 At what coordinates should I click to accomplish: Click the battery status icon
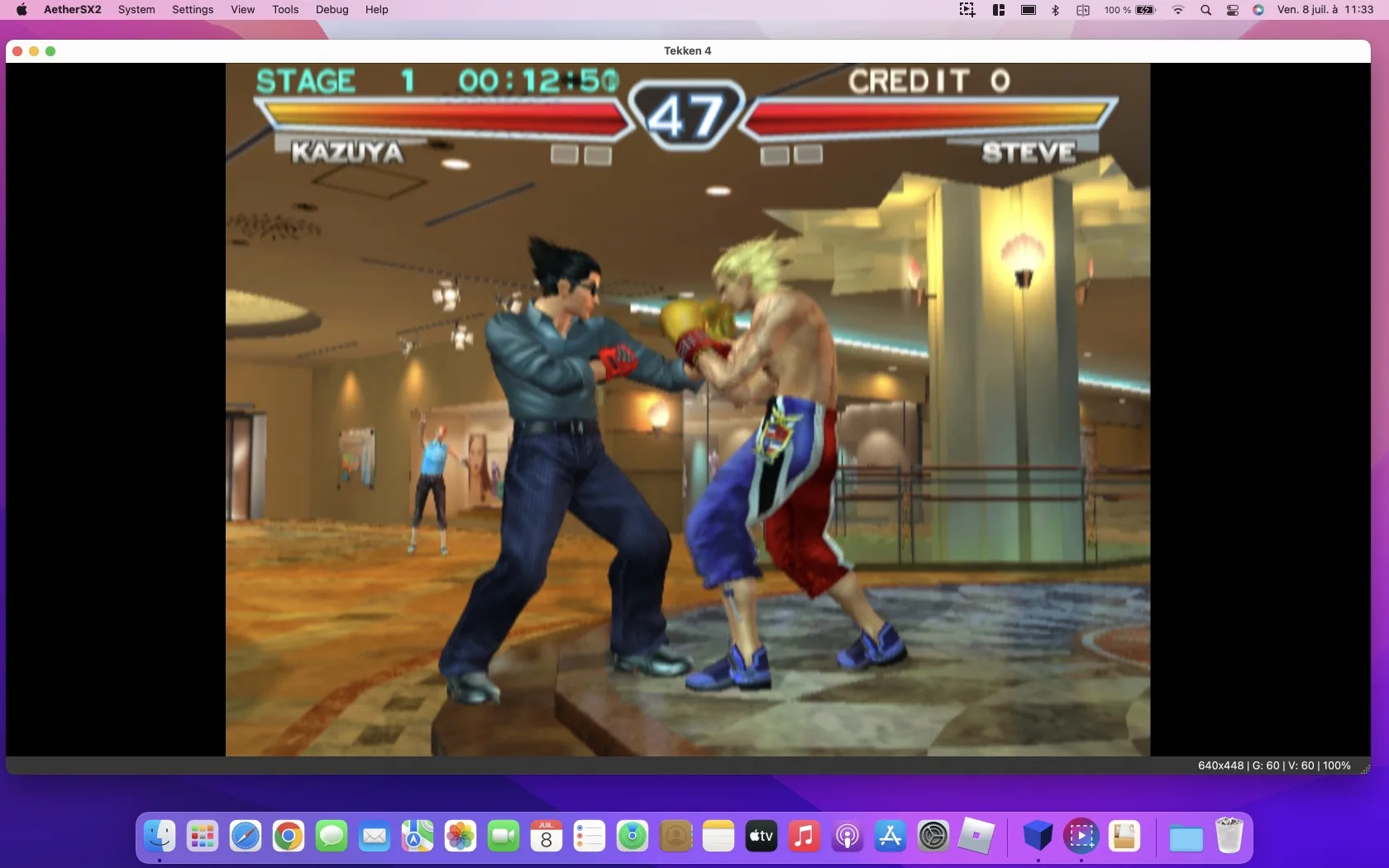pyautogui.click(x=1144, y=10)
